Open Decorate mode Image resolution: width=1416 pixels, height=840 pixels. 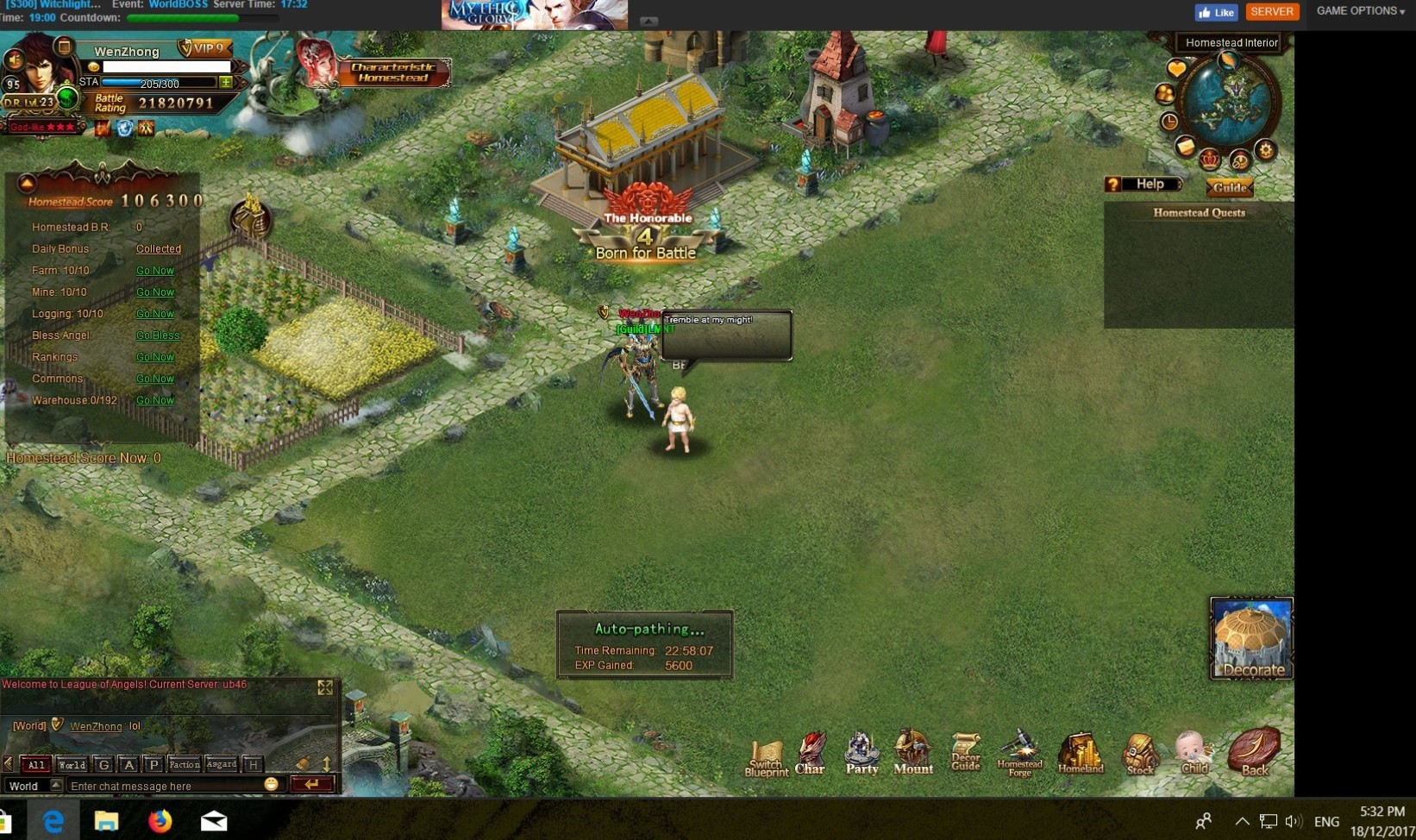(x=1252, y=639)
